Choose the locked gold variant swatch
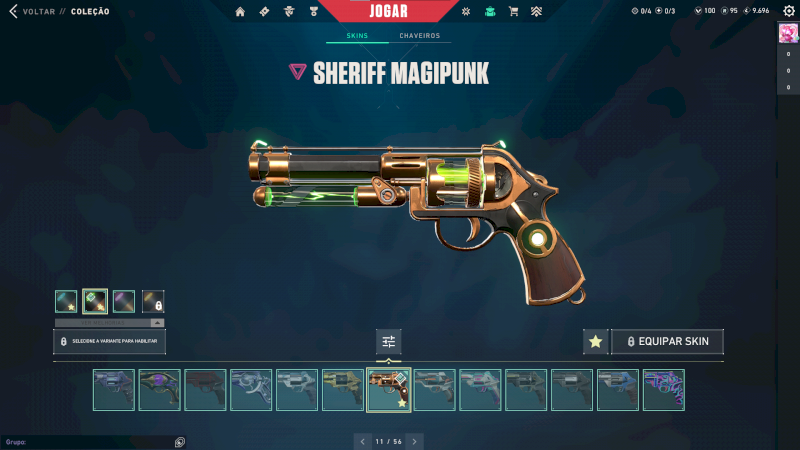Screen dimensions: 800x450 [153, 301]
